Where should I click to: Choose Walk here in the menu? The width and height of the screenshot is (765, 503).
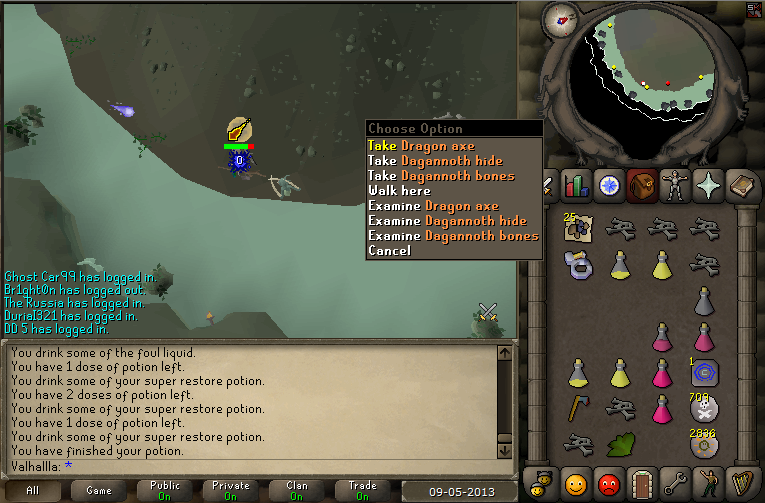click(x=399, y=191)
